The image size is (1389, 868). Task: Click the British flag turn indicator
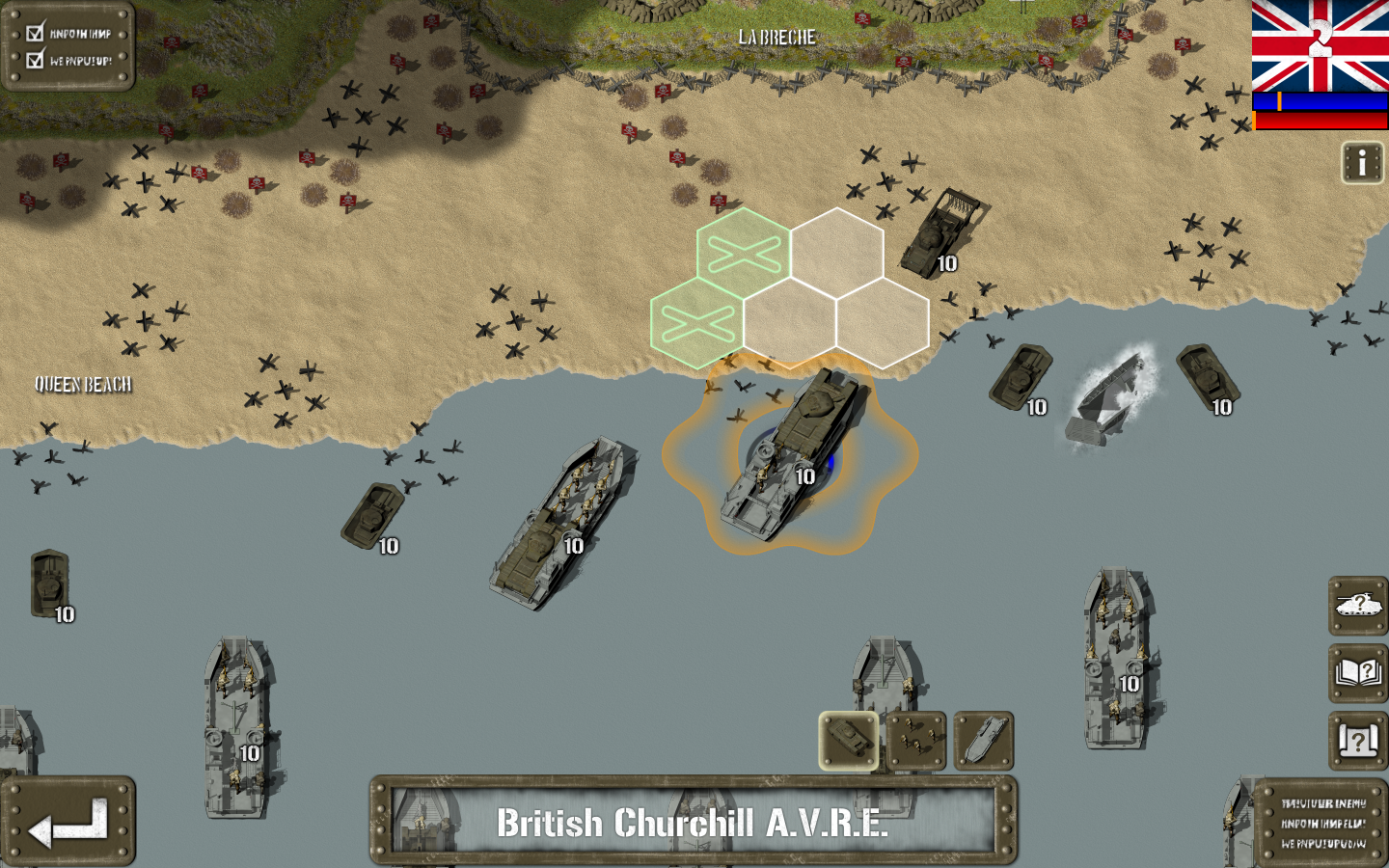click(x=1321, y=43)
